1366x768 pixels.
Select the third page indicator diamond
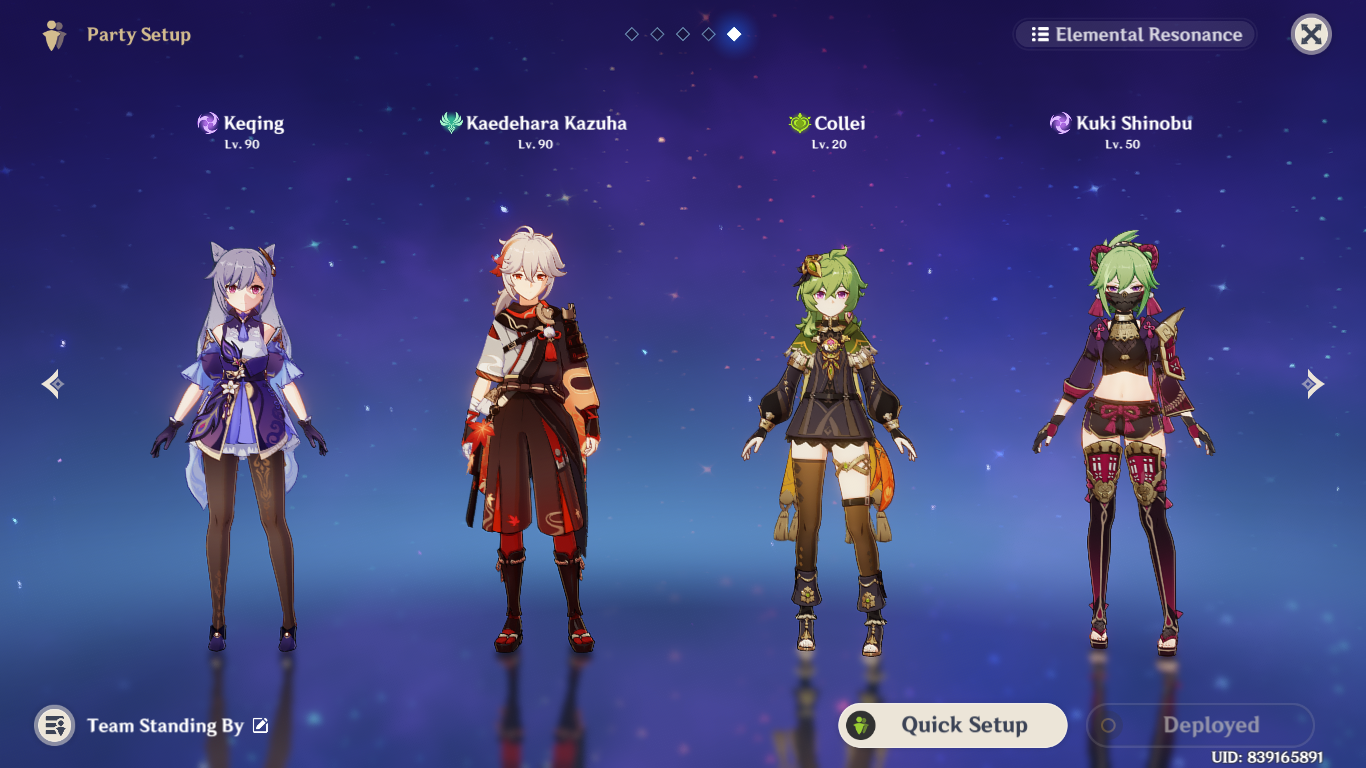click(683, 33)
